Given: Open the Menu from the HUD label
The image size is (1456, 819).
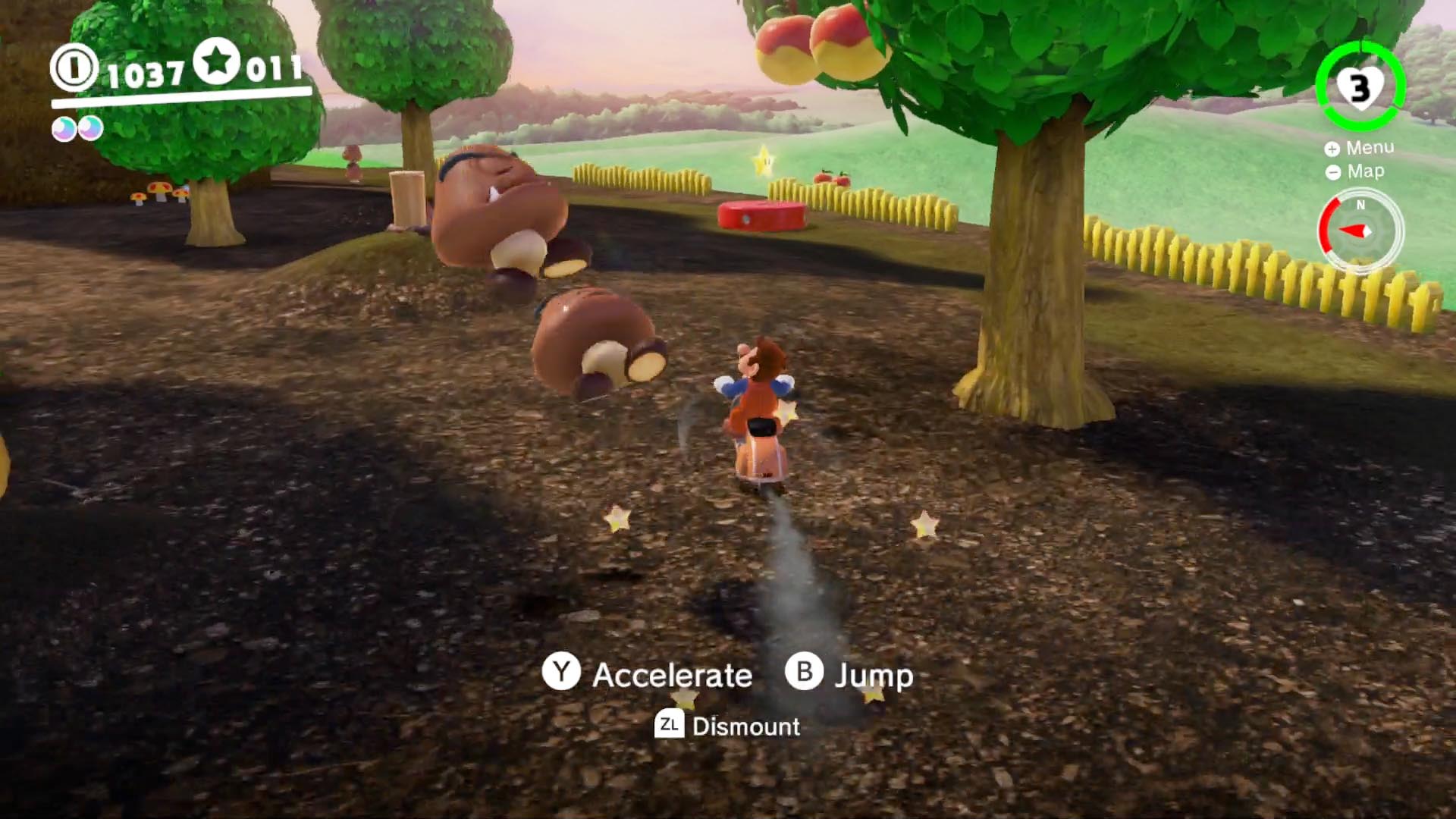Looking at the screenshot, I should [1360, 148].
